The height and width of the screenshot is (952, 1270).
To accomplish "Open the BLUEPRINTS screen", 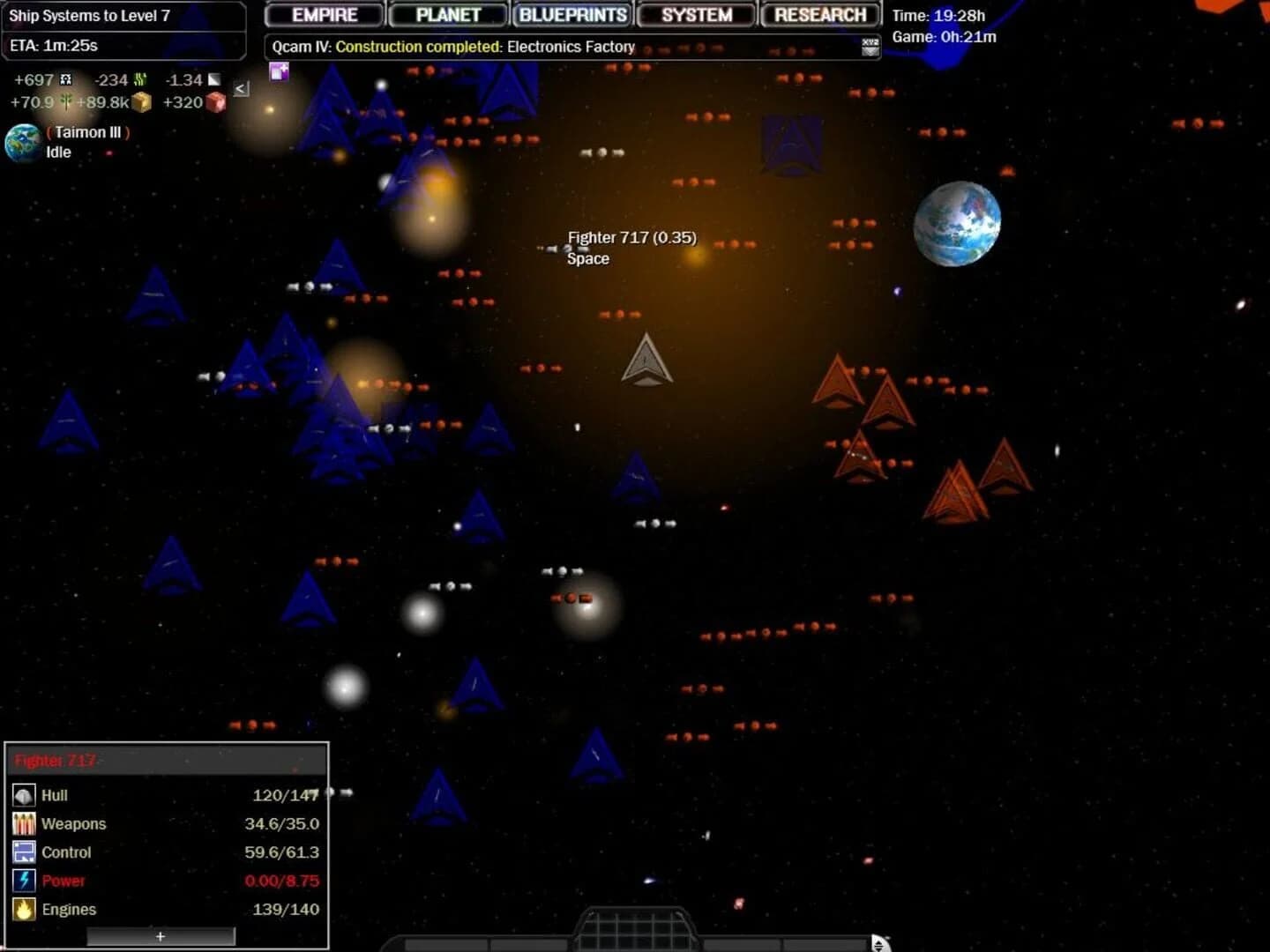I will point(571,14).
